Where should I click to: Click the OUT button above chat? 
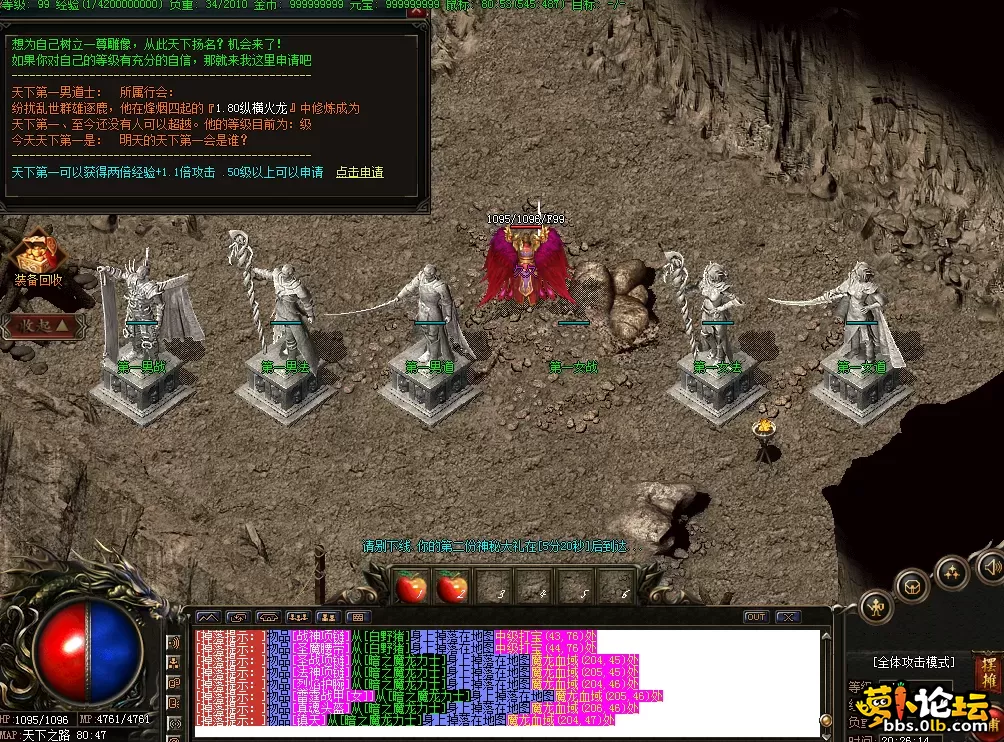click(x=756, y=617)
